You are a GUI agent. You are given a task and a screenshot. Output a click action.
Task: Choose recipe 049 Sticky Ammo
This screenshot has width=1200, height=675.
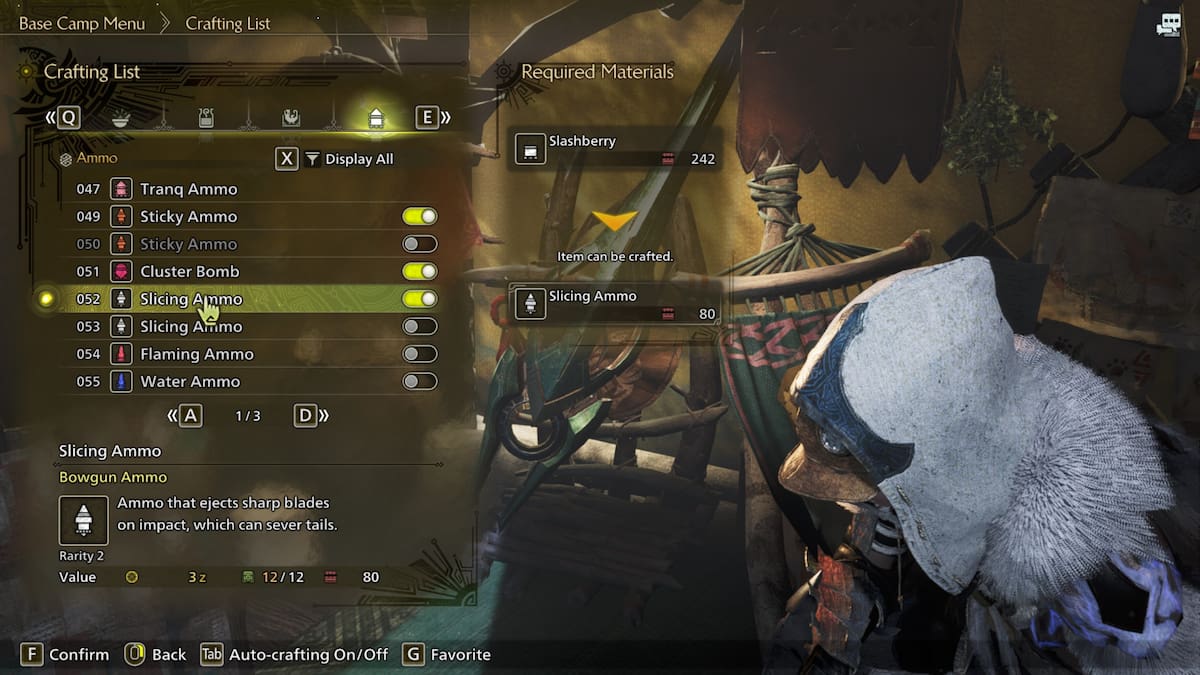tap(189, 216)
